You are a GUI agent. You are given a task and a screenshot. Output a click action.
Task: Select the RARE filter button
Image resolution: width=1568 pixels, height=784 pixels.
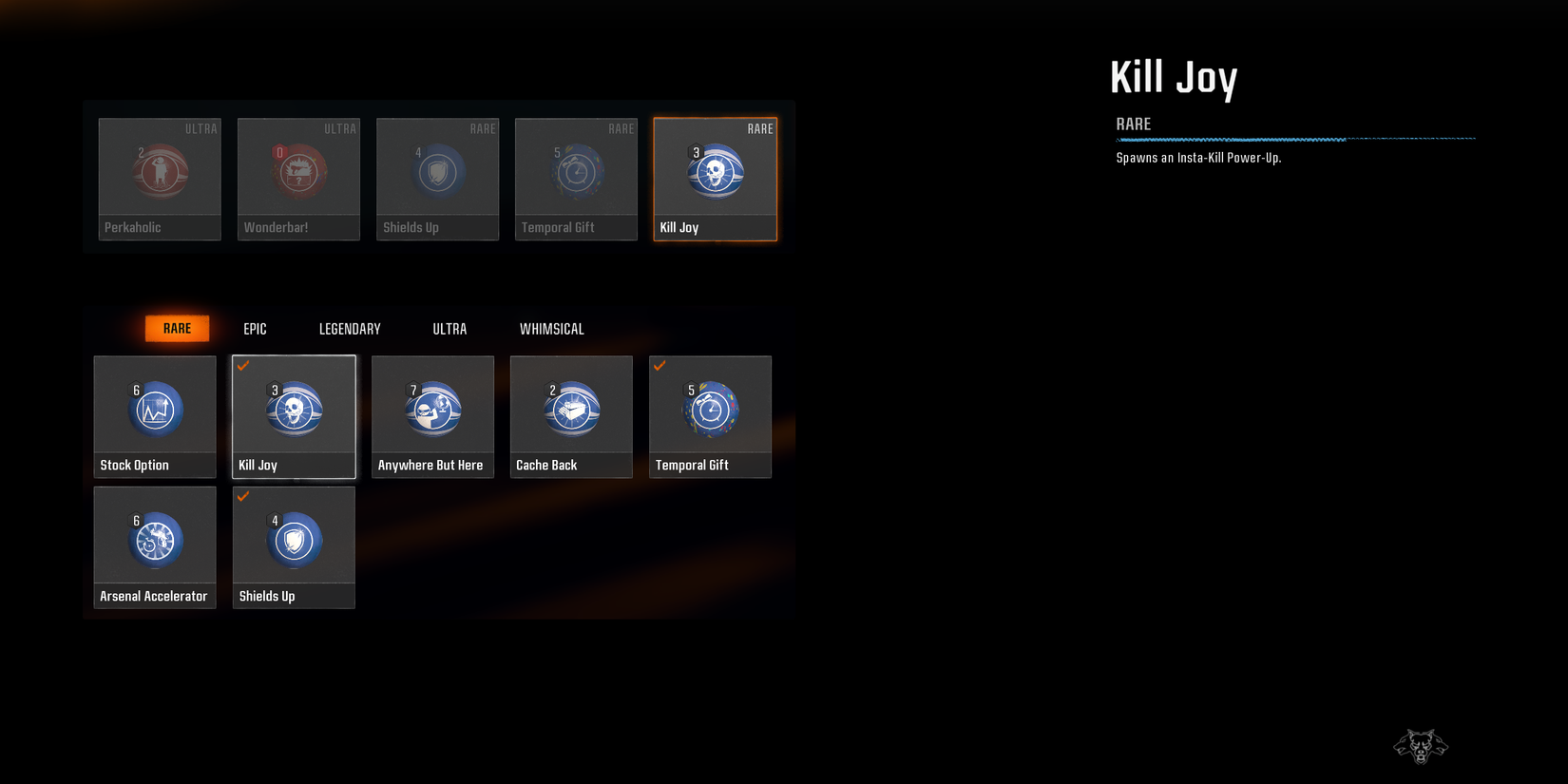pos(177,328)
